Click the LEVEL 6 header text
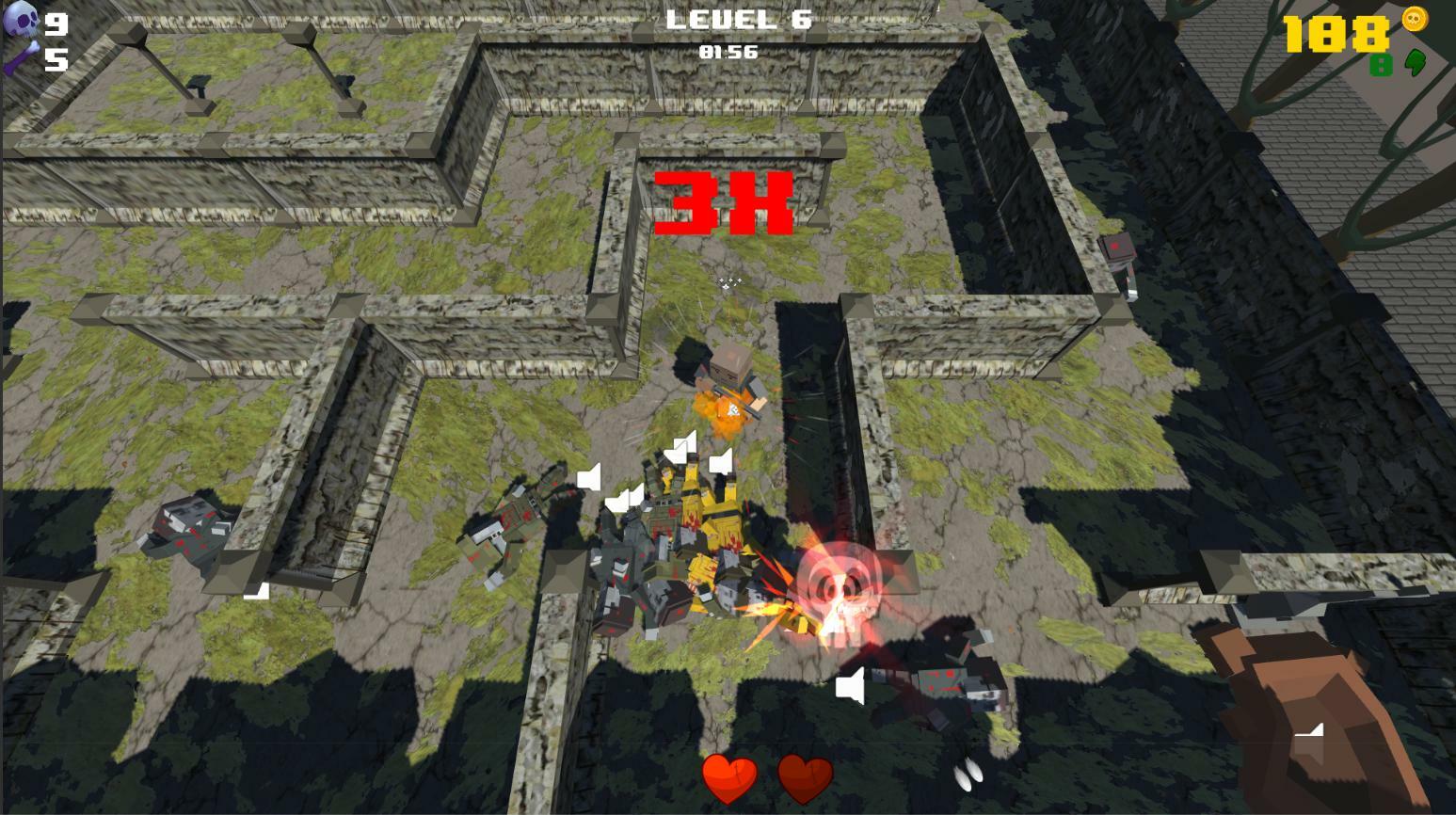Screen dimensions: 1456x815 (x=738, y=21)
